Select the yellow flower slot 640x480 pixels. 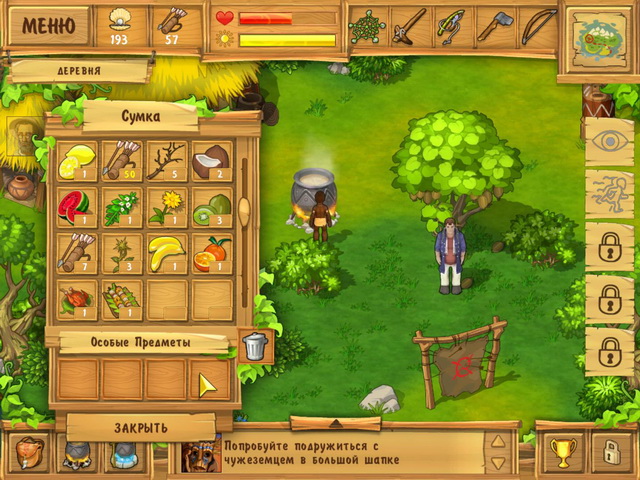coord(165,207)
